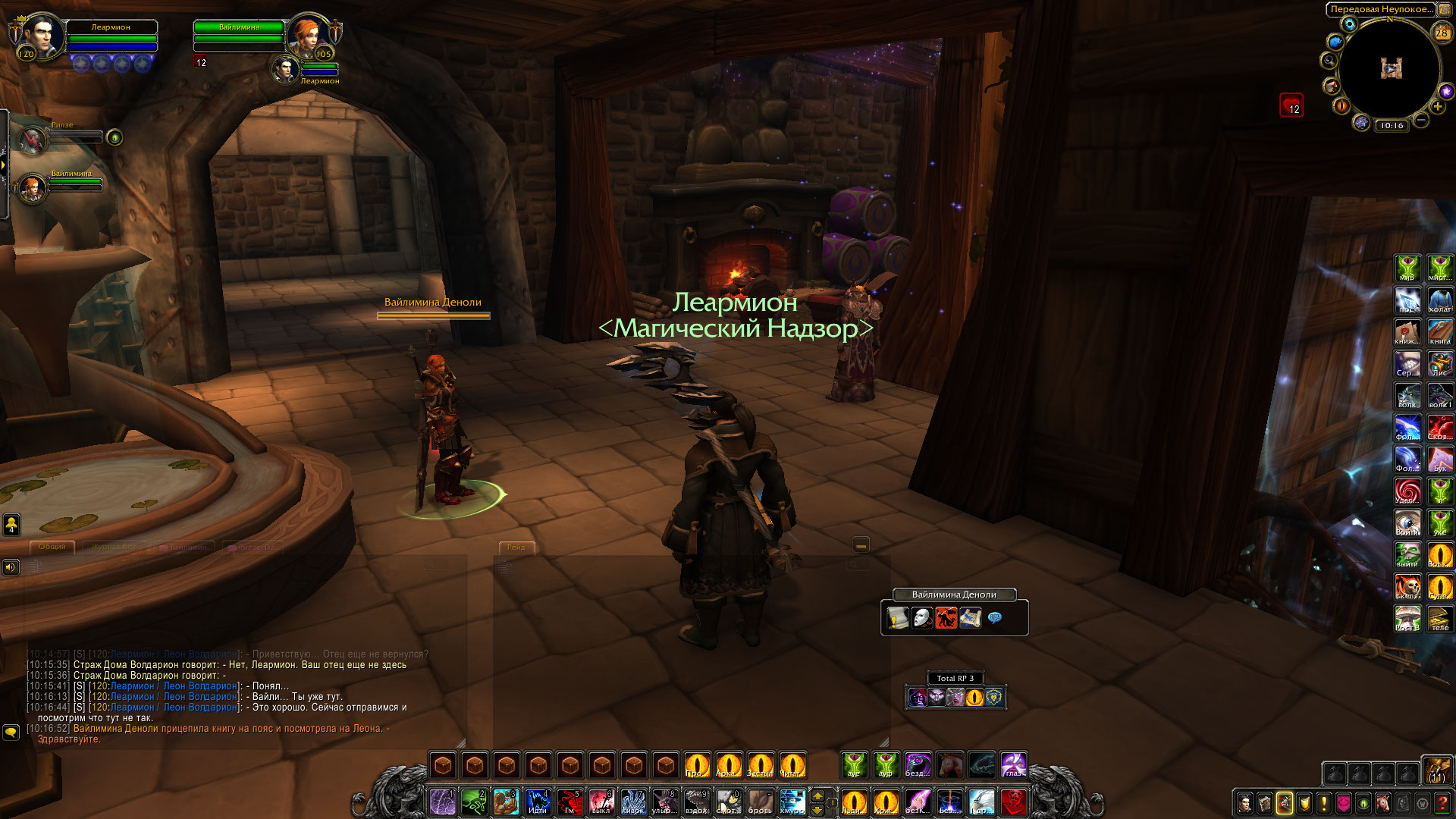Switch to the Общий chat tab
This screenshot has width=1456, height=819.
[52, 547]
